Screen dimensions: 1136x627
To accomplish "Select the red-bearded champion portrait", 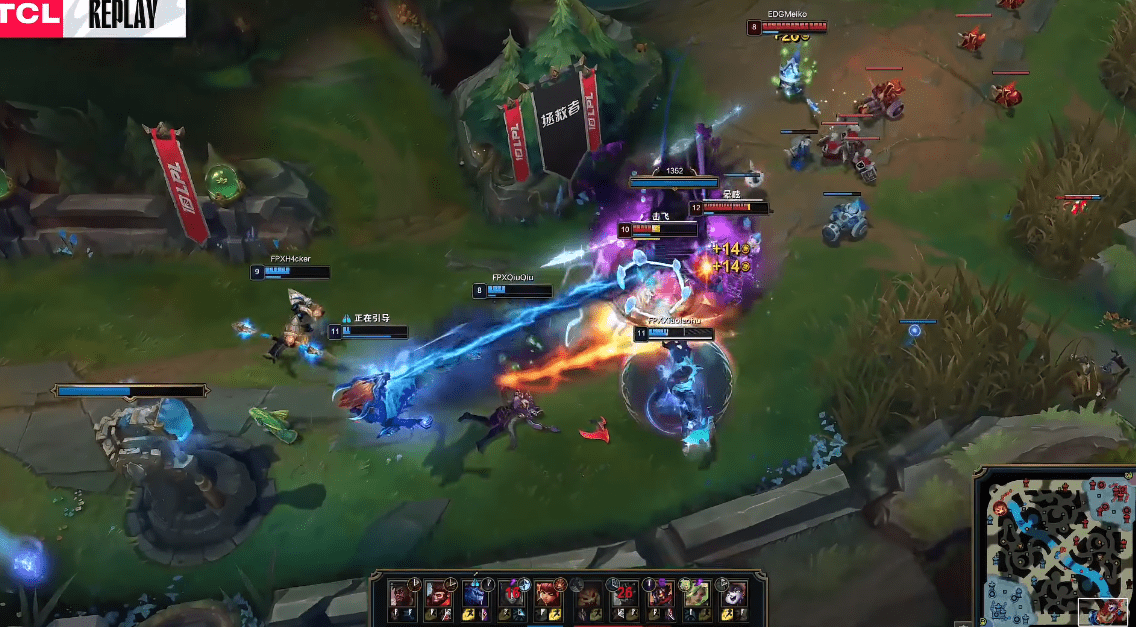I will [440, 593].
